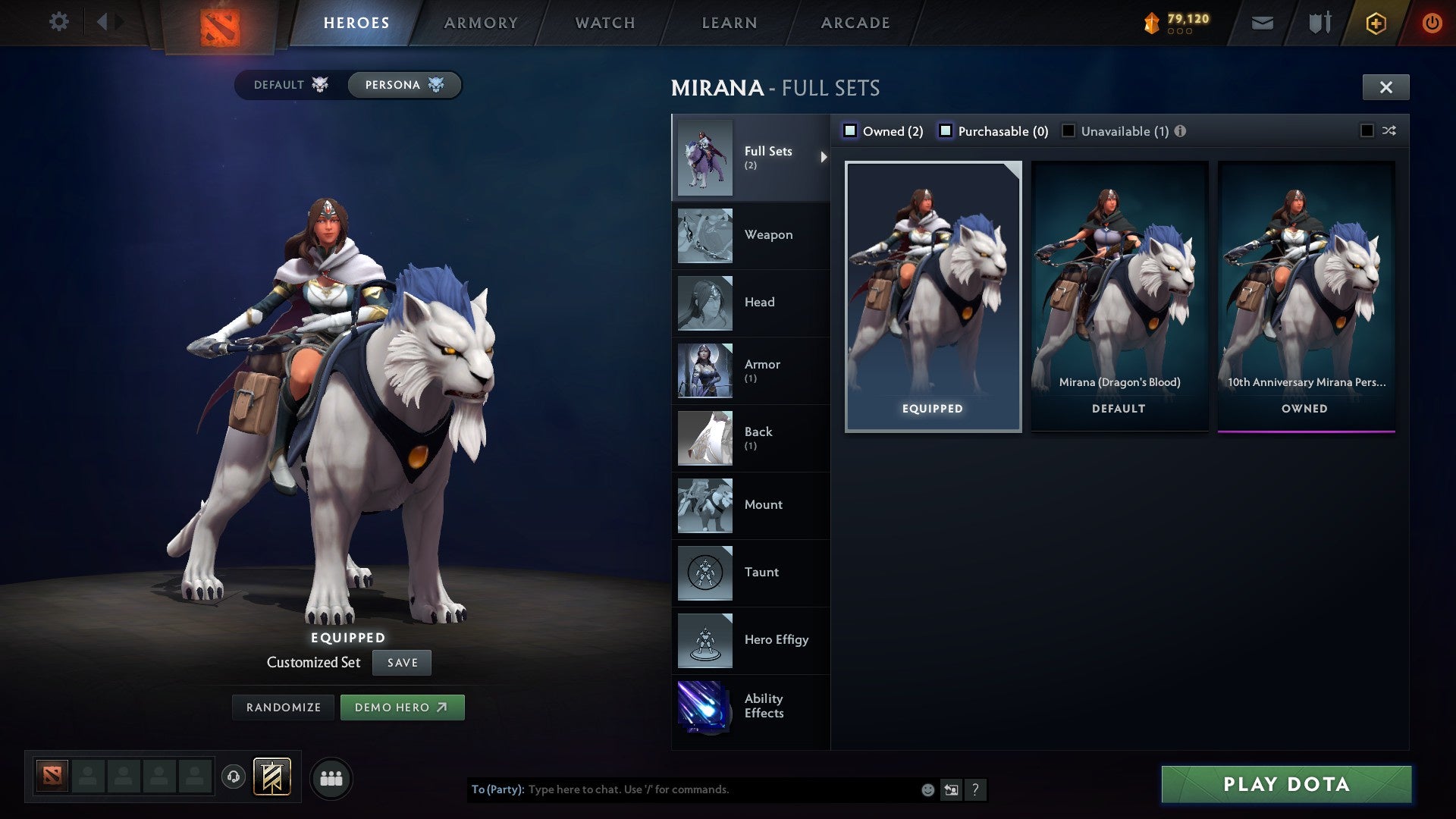The width and height of the screenshot is (1456, 819).
Task: Uncheck the Purchasable (0) filter
Action: 946,130
